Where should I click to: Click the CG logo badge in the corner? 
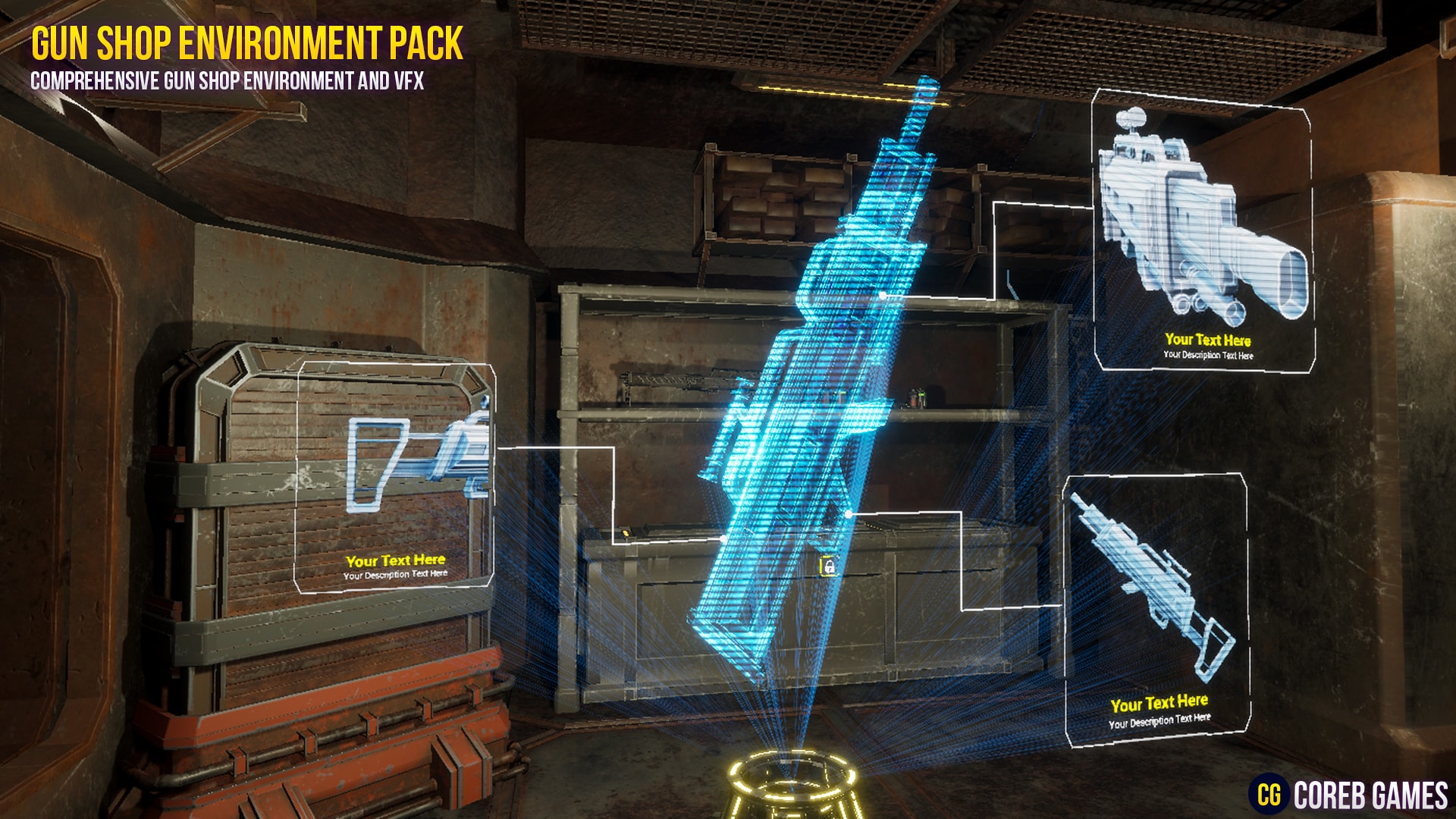tap(1269, 794)
